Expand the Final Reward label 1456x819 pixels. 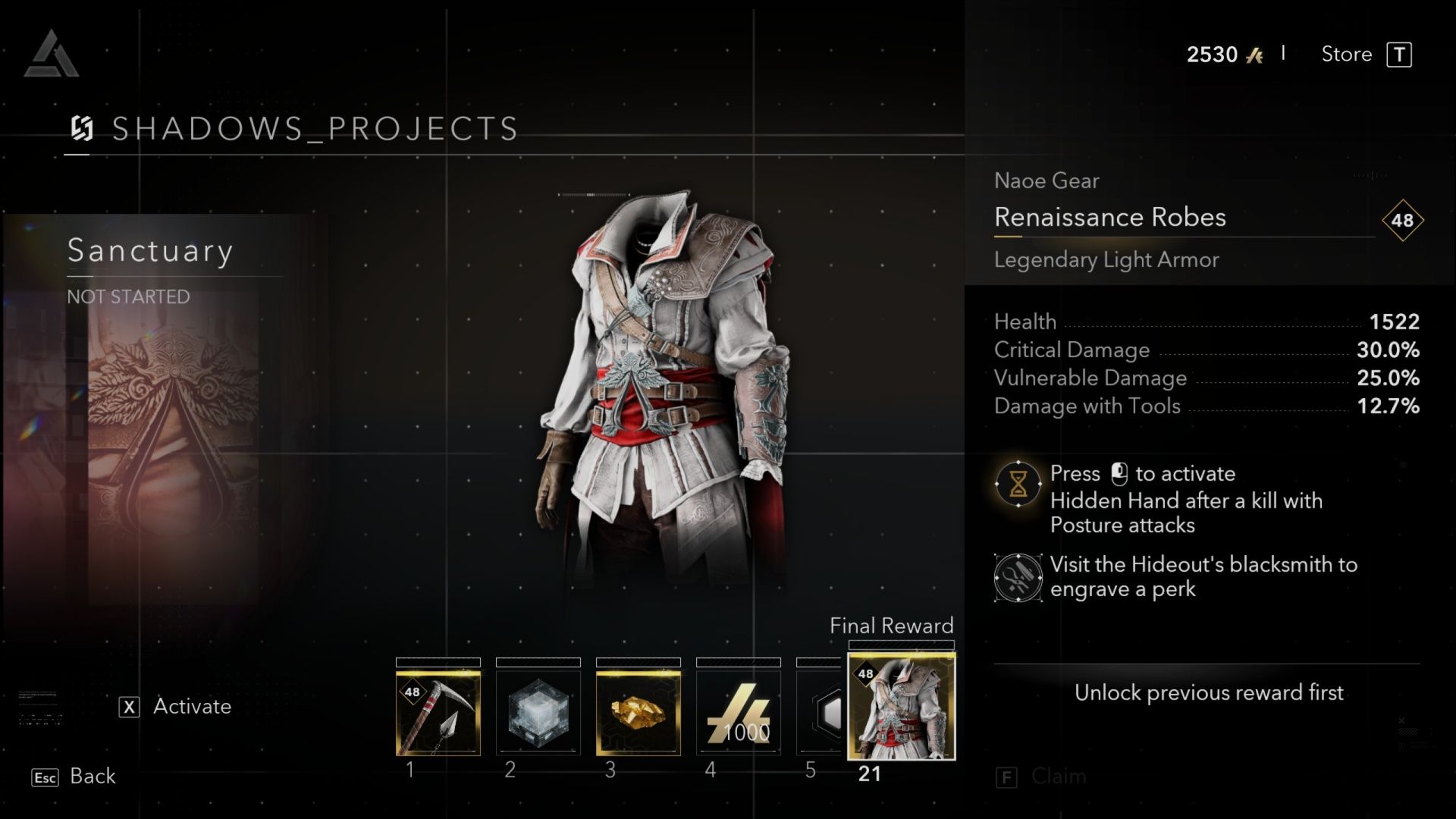coord(892,626)
